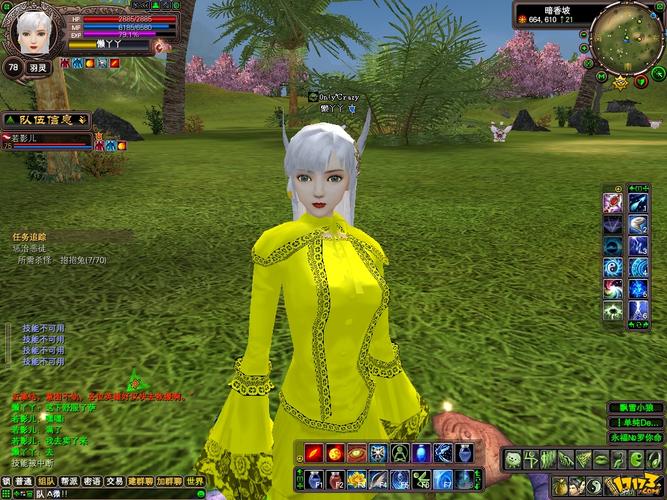Activate the fireball orb skill

[335, 453]
